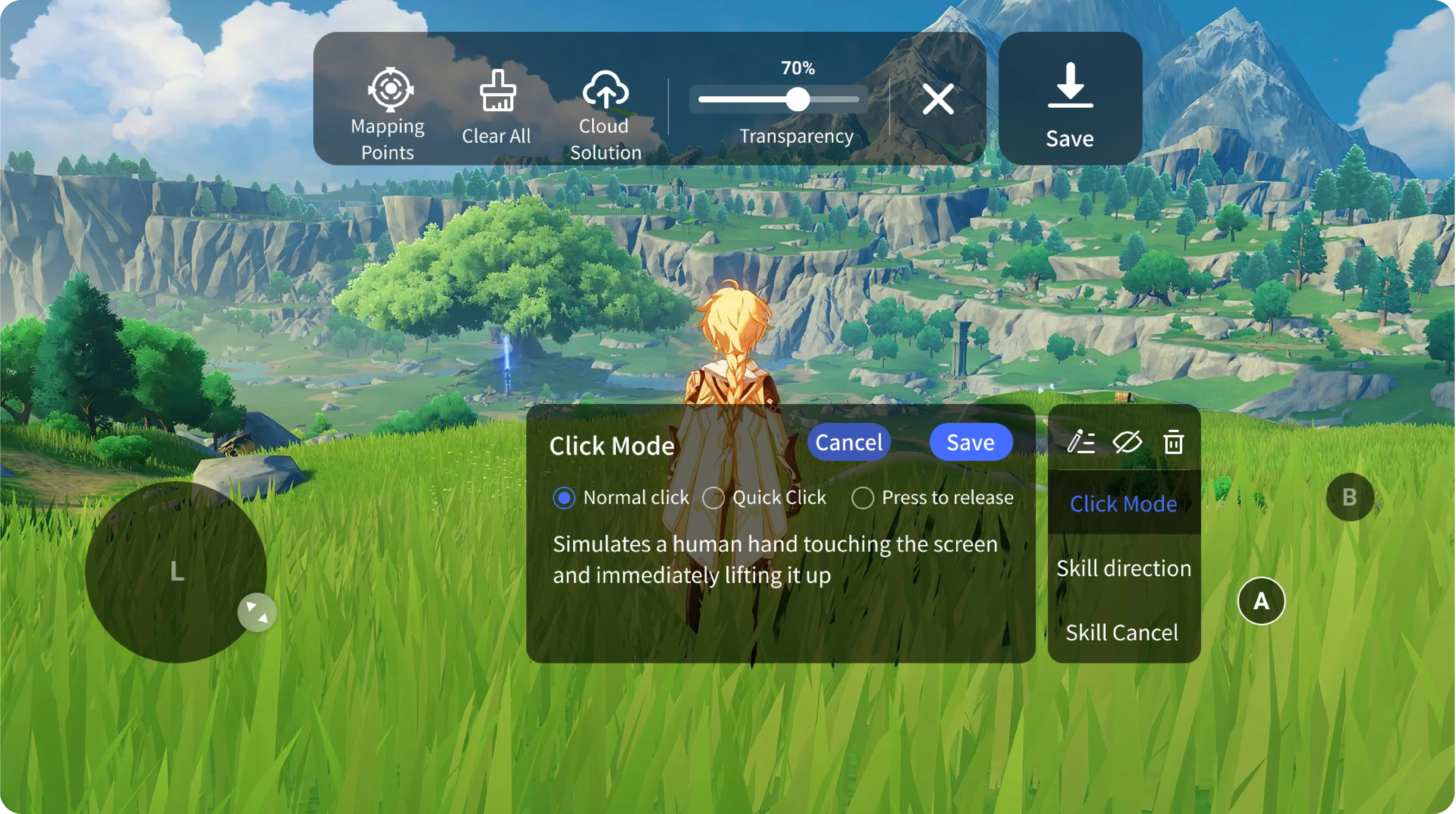Select the Press to release option
The image size is (1456, 814).
pos(863,498)
